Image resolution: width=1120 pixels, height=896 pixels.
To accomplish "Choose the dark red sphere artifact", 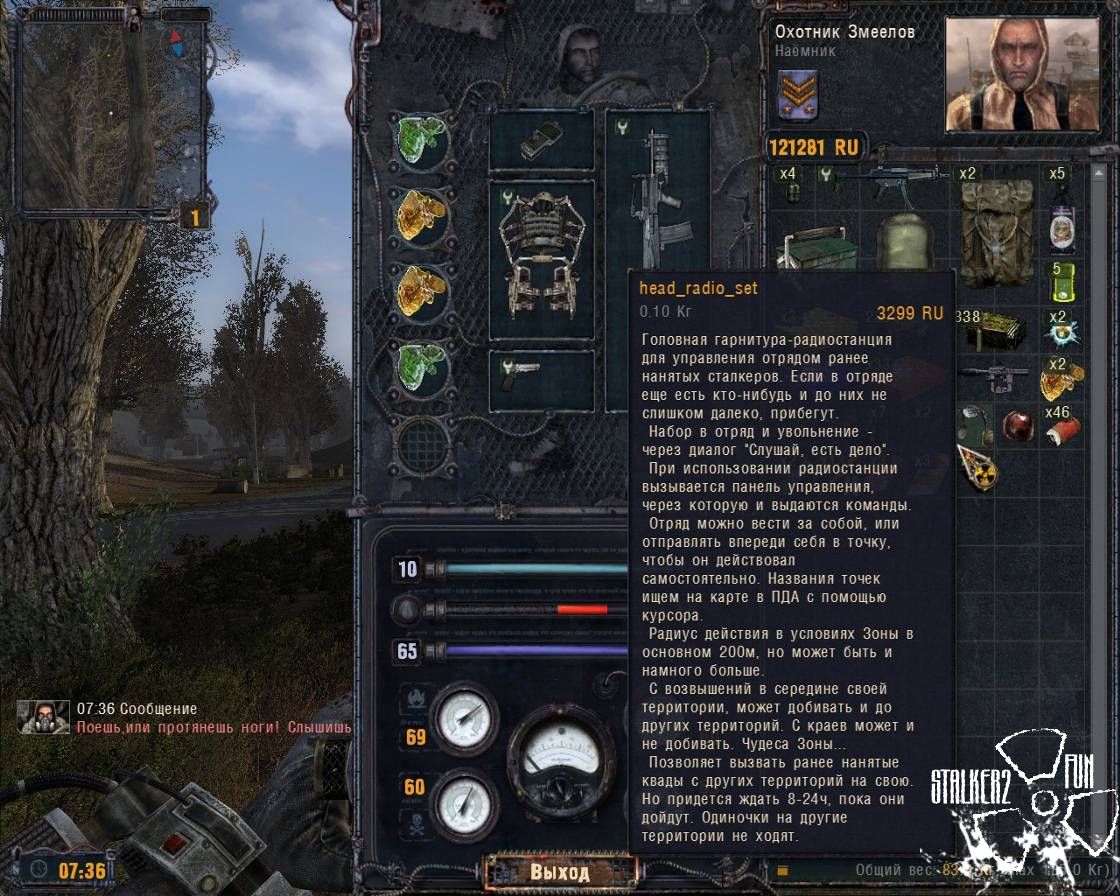I will click(1017, 425).
